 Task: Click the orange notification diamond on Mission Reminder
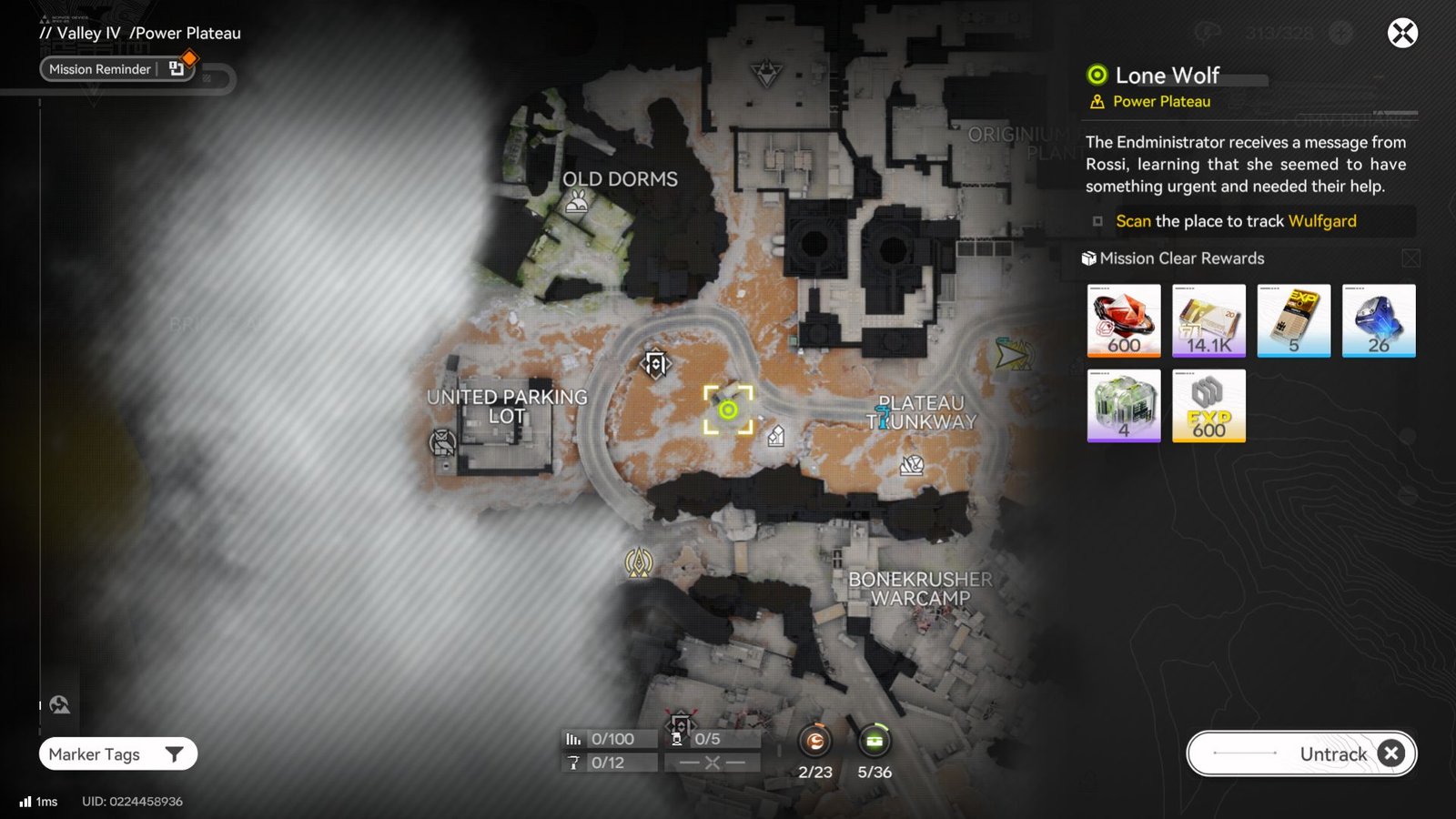coord(188,57)
